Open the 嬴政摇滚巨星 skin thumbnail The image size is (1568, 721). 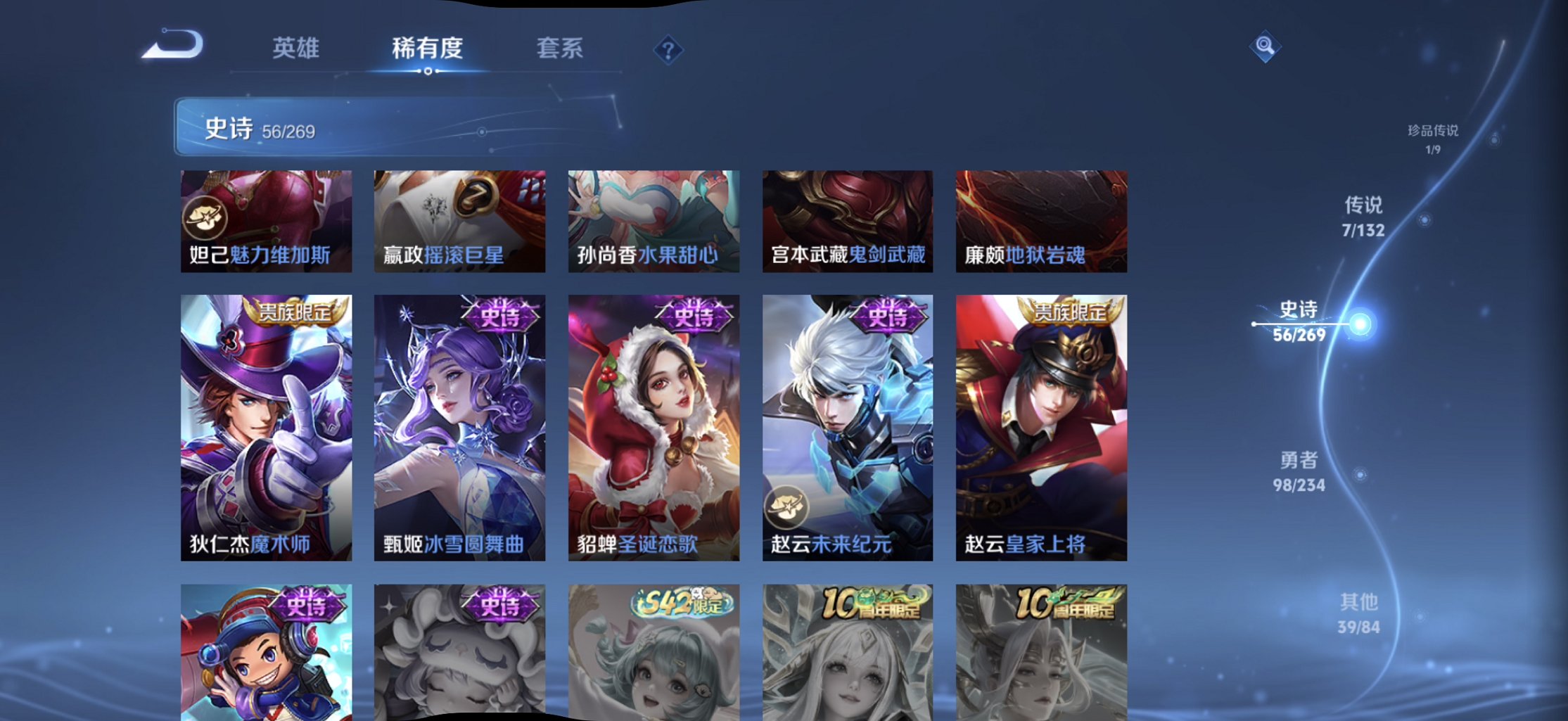[x=458, y=220]
